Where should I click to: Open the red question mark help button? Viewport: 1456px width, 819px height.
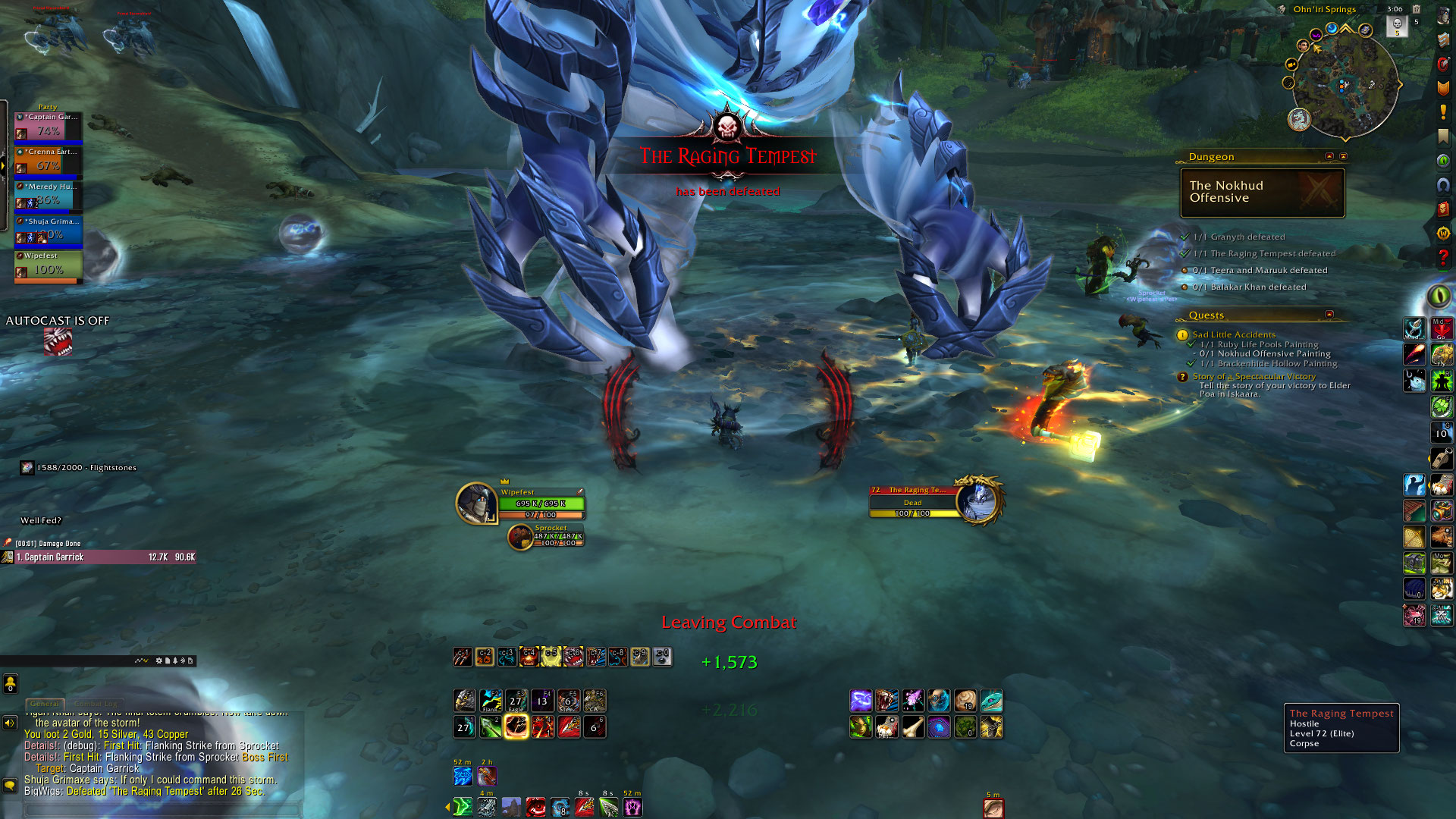(1442, 258)
